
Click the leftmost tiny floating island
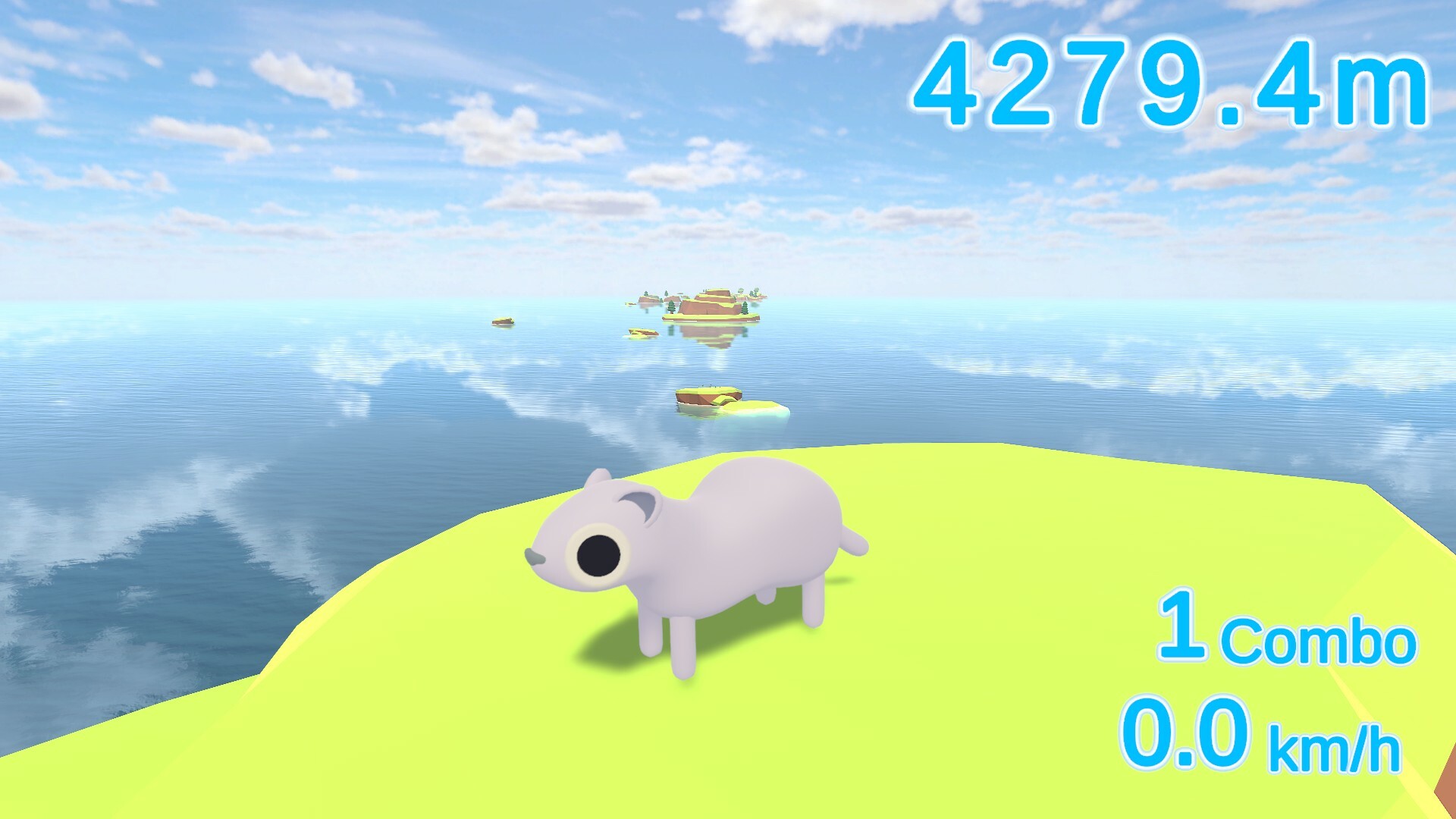pyautogui.click(x=503, y=322)
